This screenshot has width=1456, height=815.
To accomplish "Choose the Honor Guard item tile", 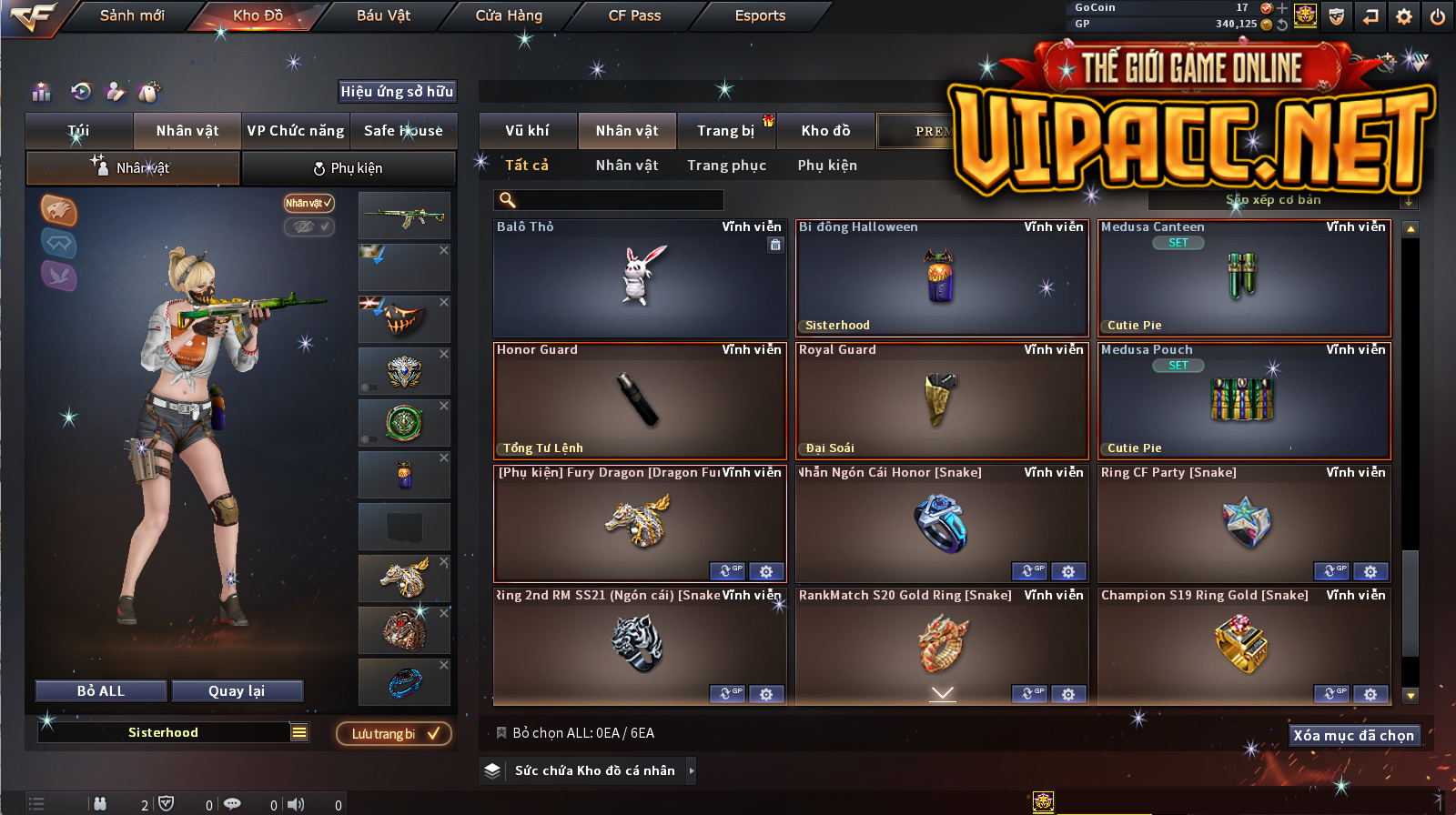I will [639, 401].
